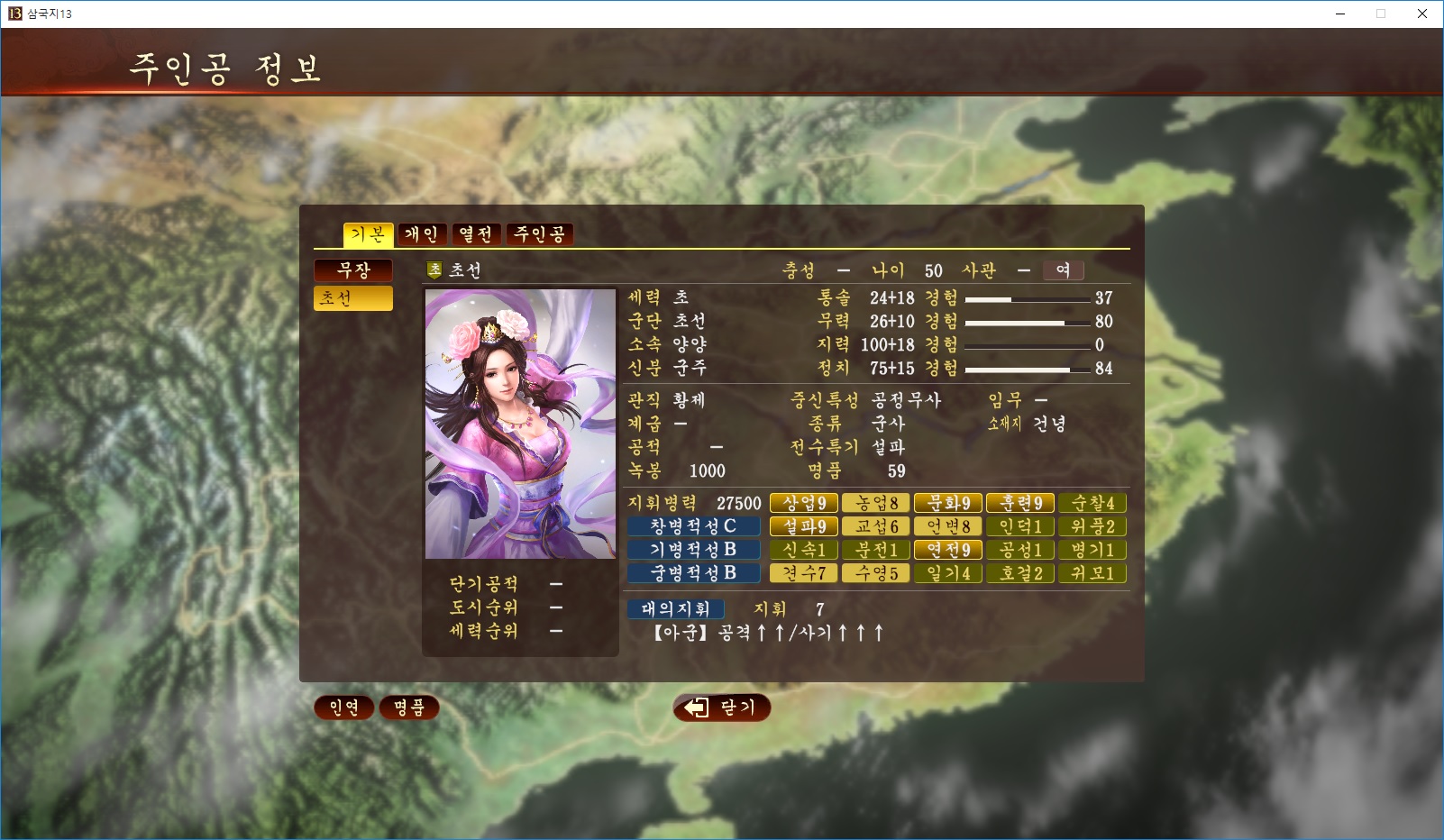The image size is (1444, 840).
Task: Select 초선 in the officer list
Action: click(353, 298)
